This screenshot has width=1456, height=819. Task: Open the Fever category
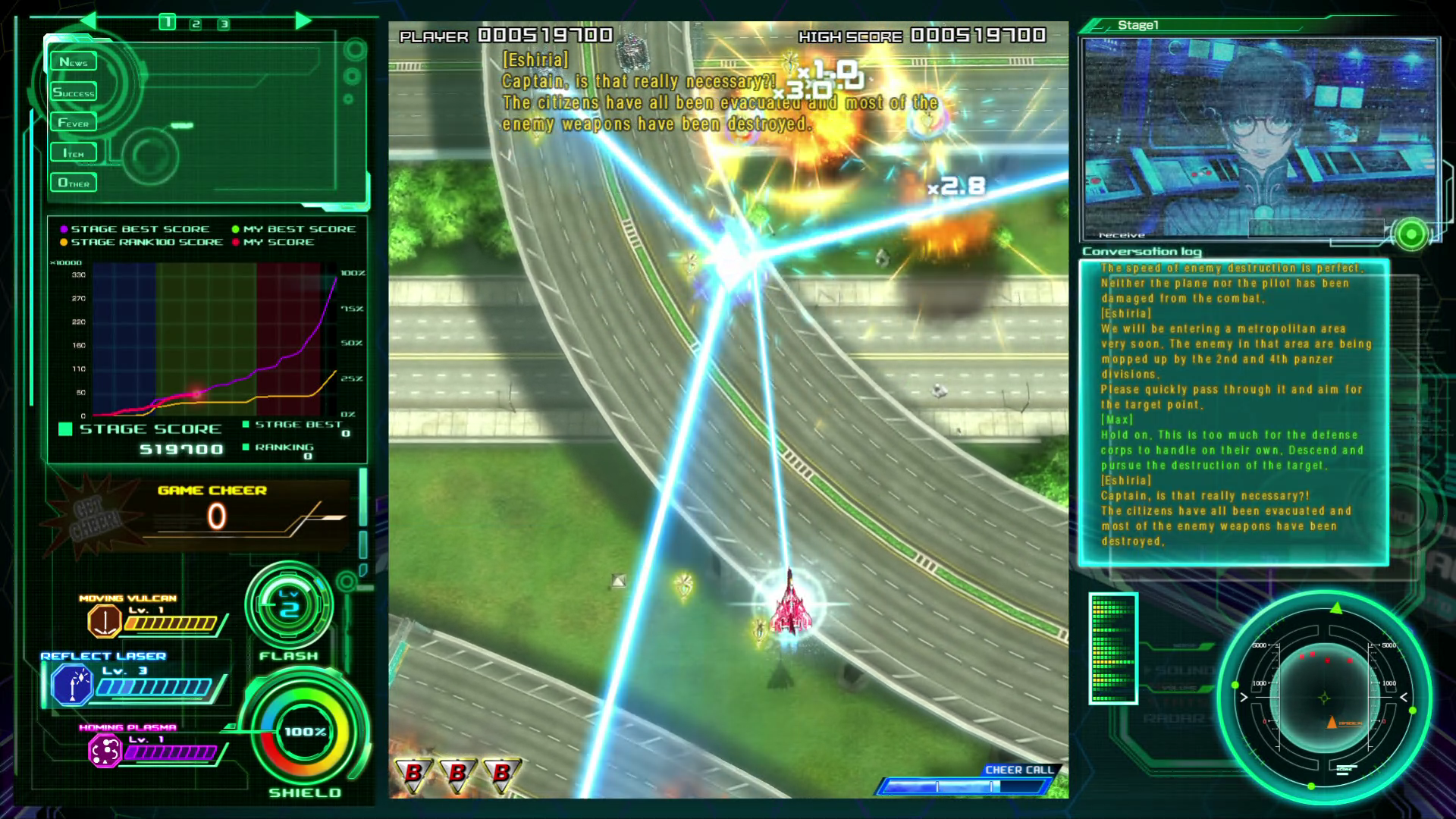74,121
